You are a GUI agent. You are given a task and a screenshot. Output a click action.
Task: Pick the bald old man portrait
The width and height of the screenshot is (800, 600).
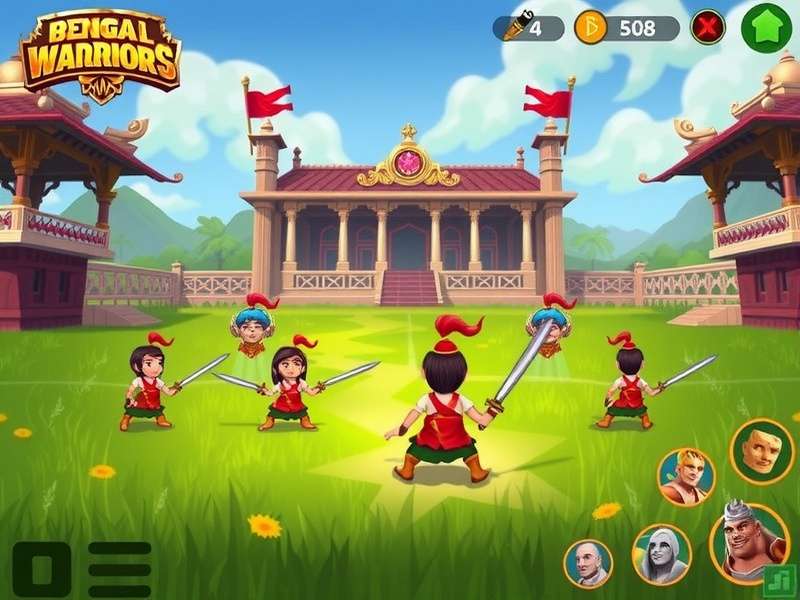pyautogui.click(x=587, y=563)
